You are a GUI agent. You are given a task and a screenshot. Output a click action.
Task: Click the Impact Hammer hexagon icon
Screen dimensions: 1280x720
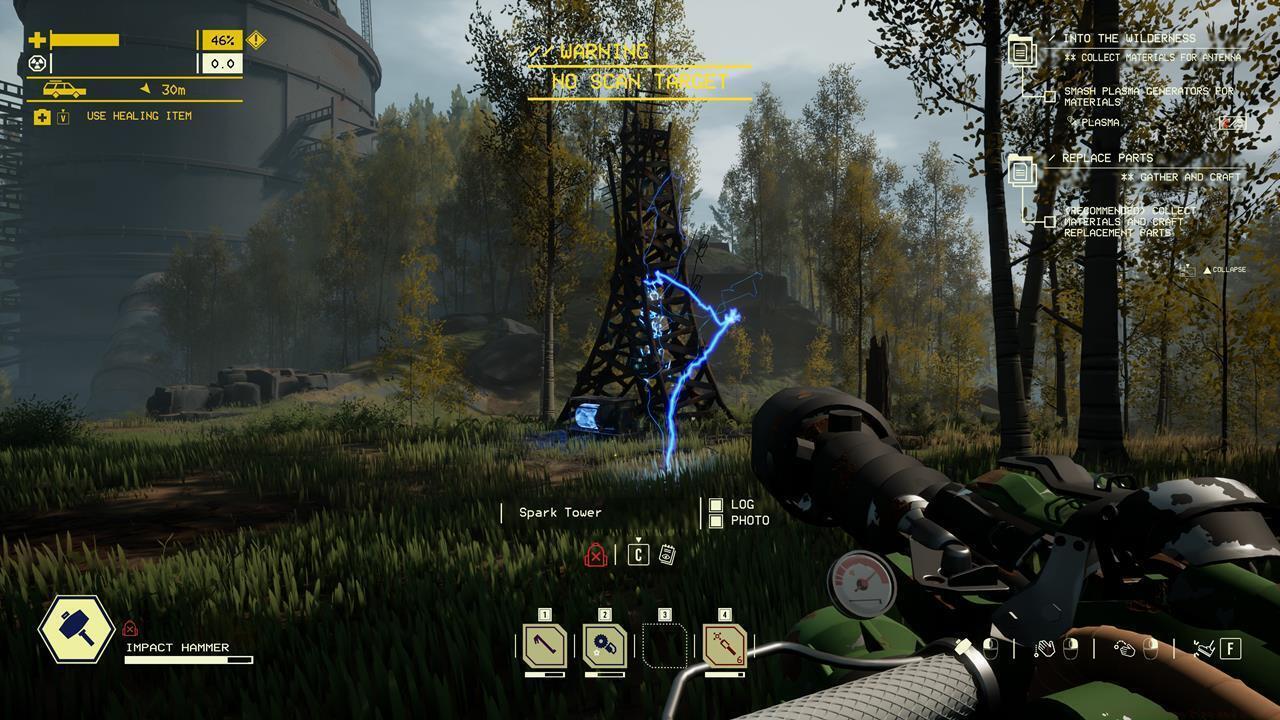point(76,629)
